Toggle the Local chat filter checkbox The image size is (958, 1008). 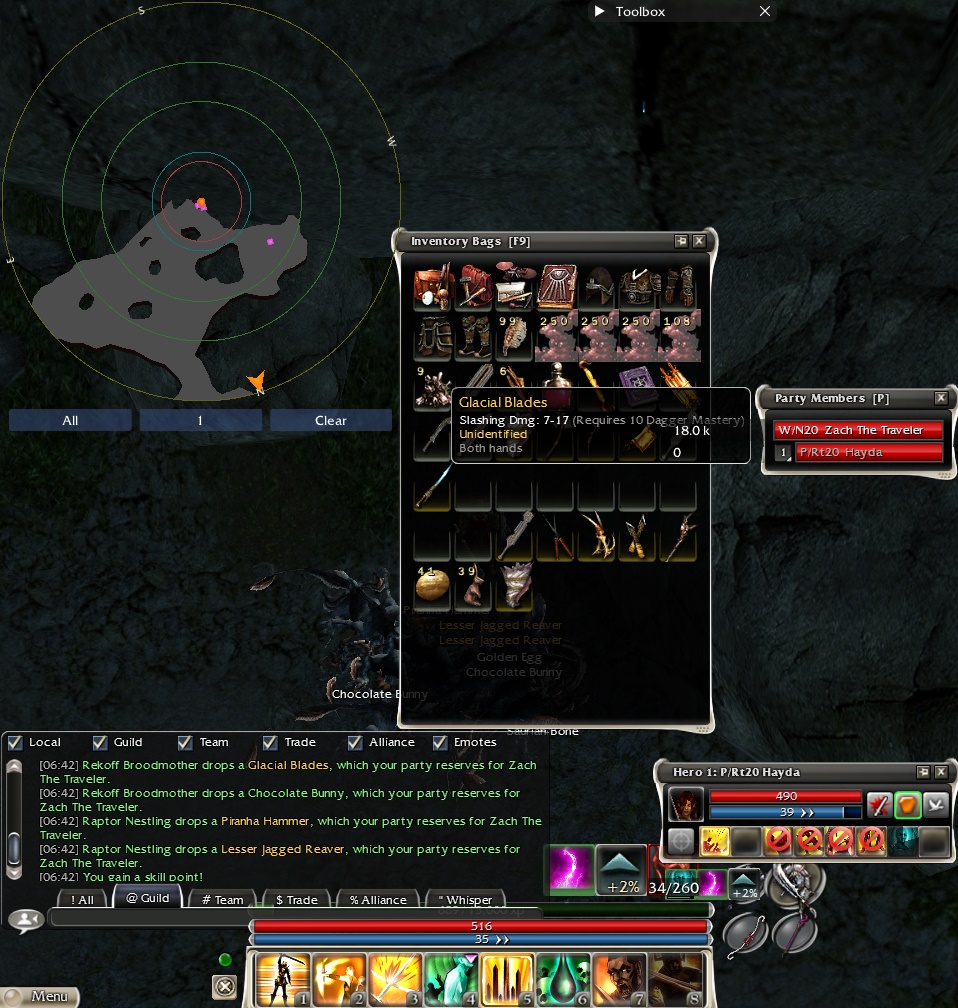(15, 743)
